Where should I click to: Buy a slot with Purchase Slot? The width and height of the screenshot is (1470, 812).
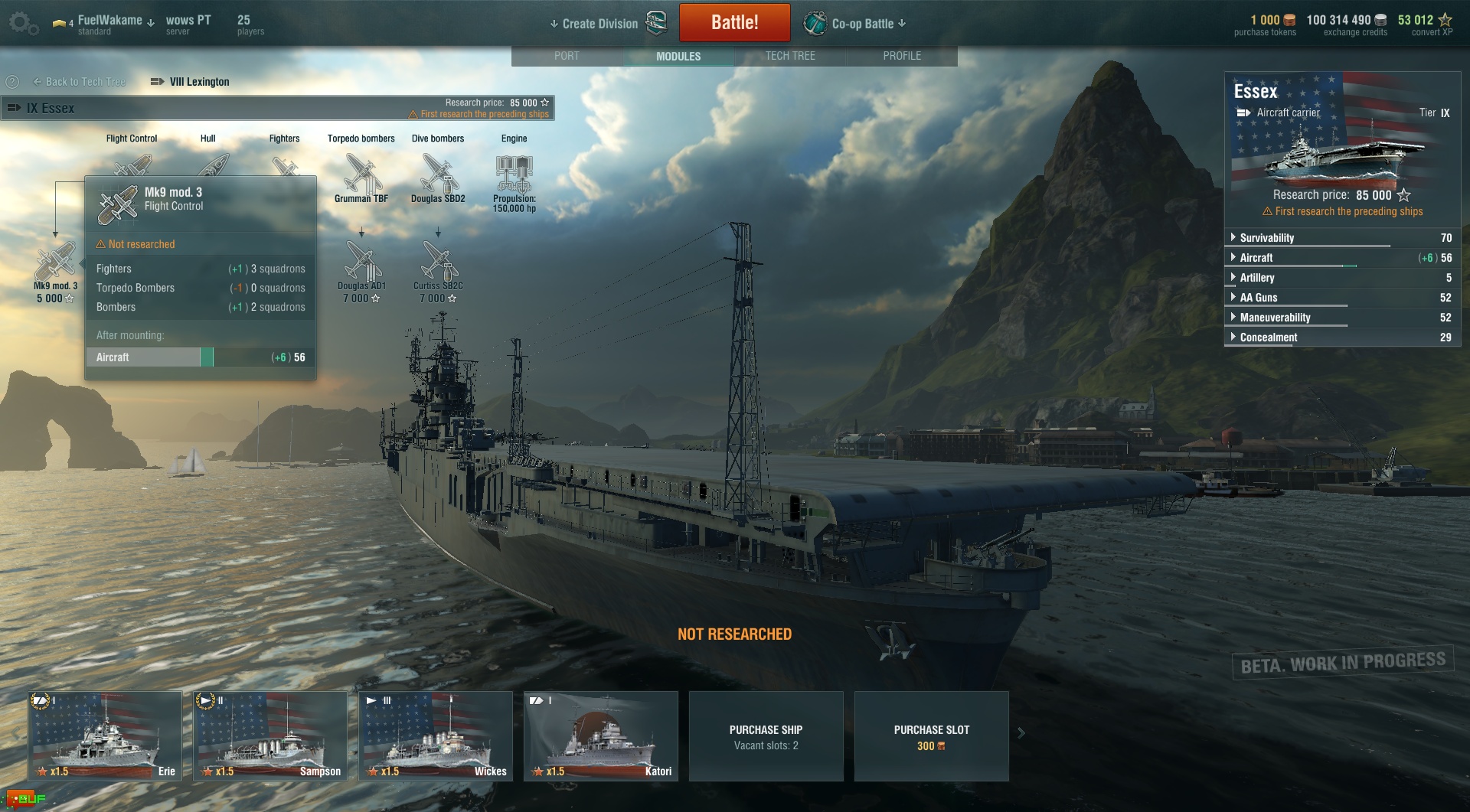pos(931,736)
